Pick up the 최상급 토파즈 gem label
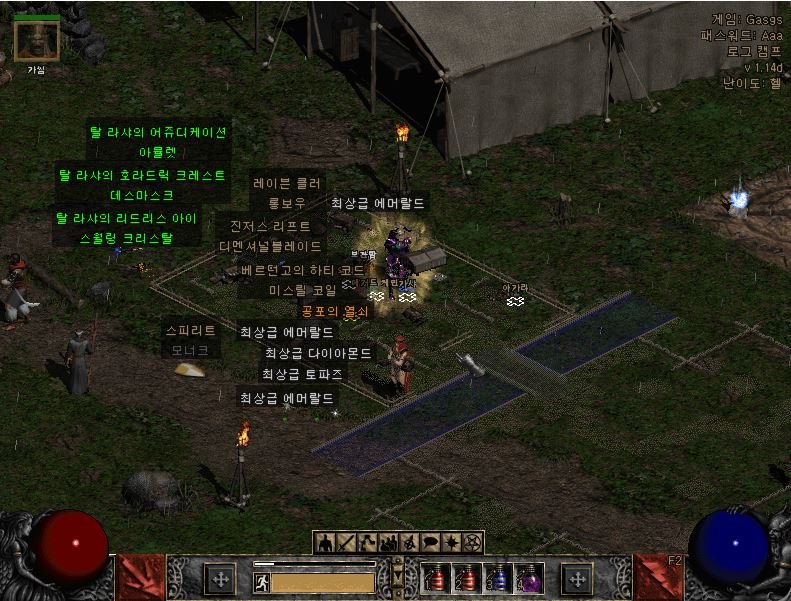Image resolution: width=791 pixels, height=601 pixels. (302, 374)
